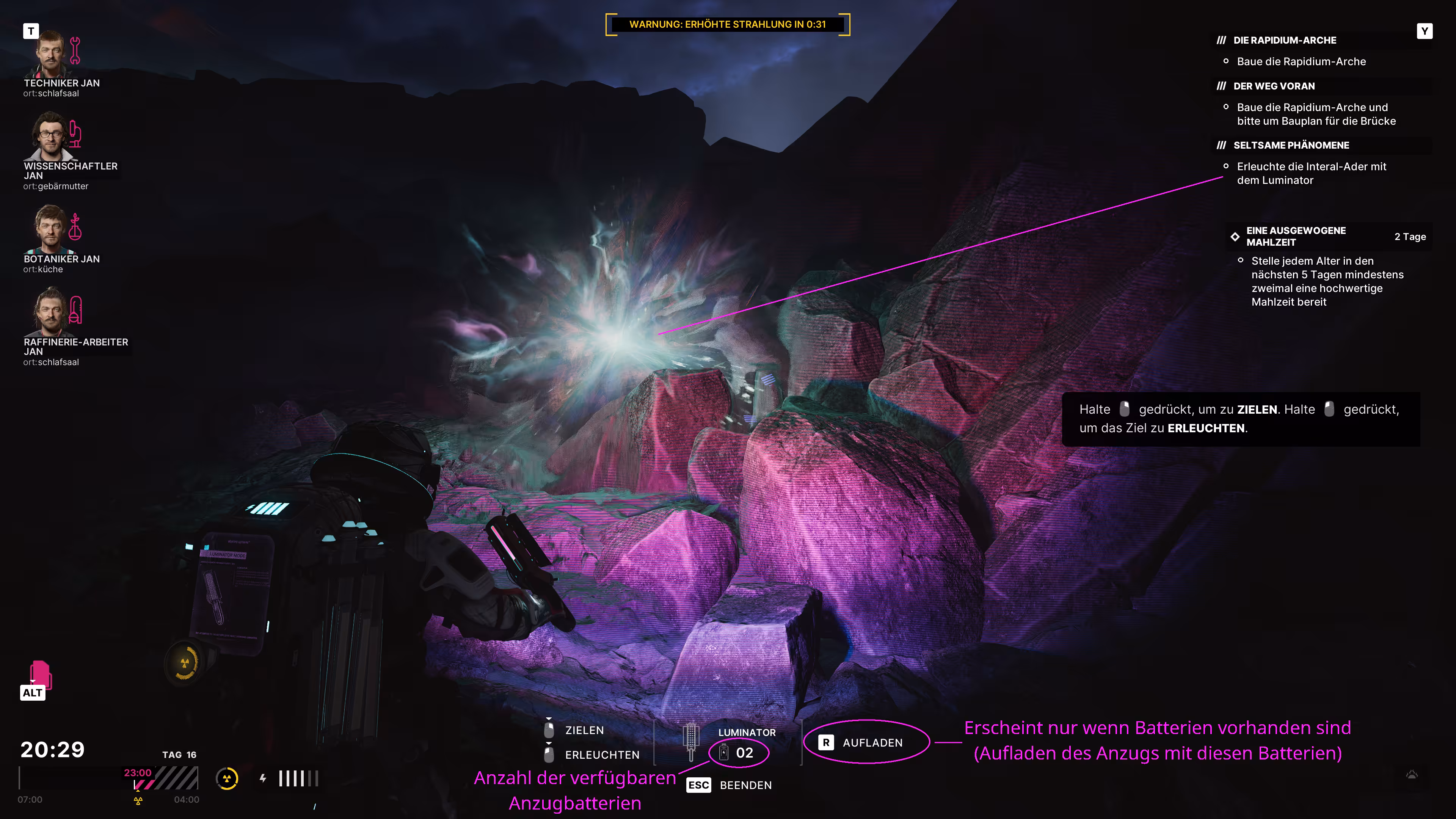Viewport: 1456px width, 819px height.
Task: Open Raffinerie-Arbeiter Jan's portrait
Action: pyautogui.click(x=51, y=312)
